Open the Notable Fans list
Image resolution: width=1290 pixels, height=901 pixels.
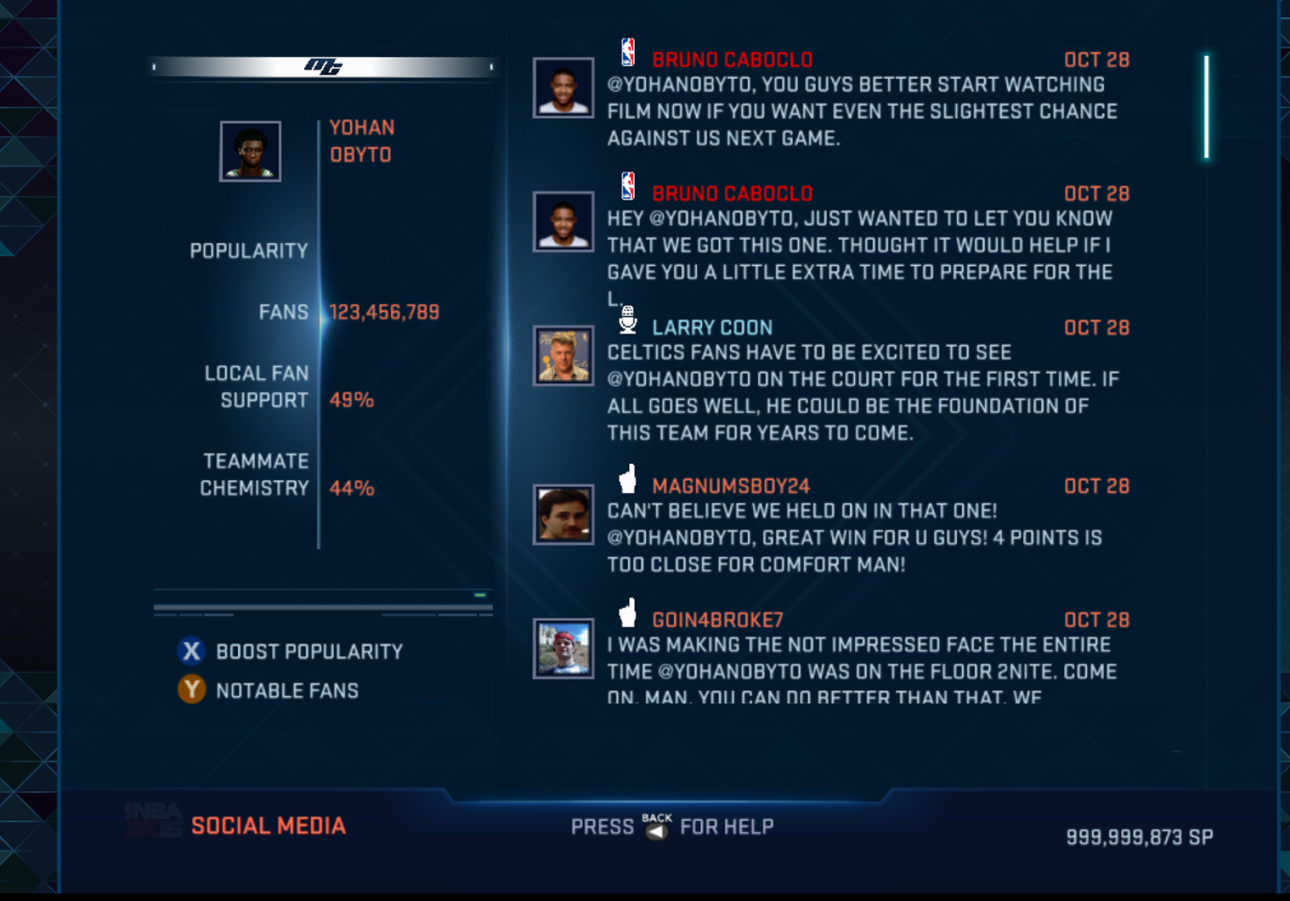pyautogui.click(x=270, y=691)
